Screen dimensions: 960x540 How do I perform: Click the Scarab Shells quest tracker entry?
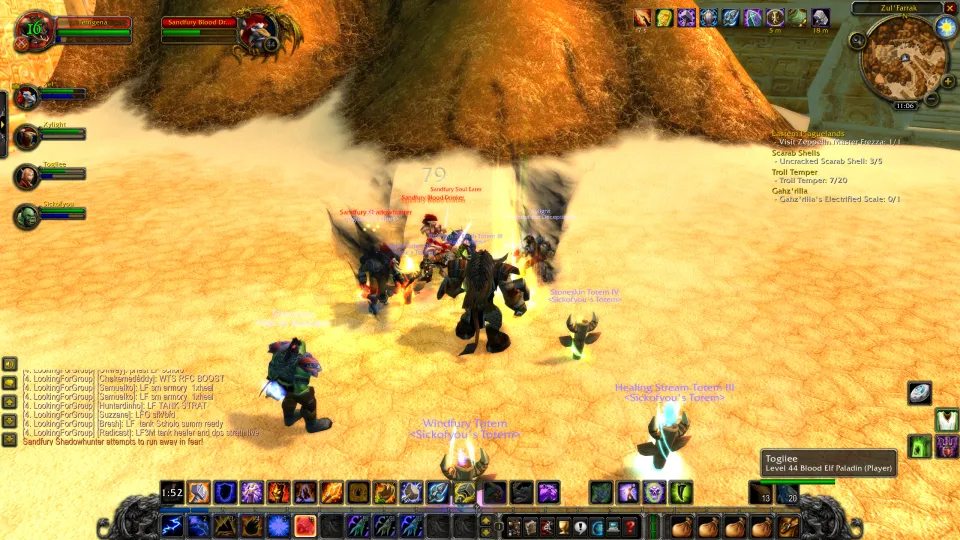[796, 153]
